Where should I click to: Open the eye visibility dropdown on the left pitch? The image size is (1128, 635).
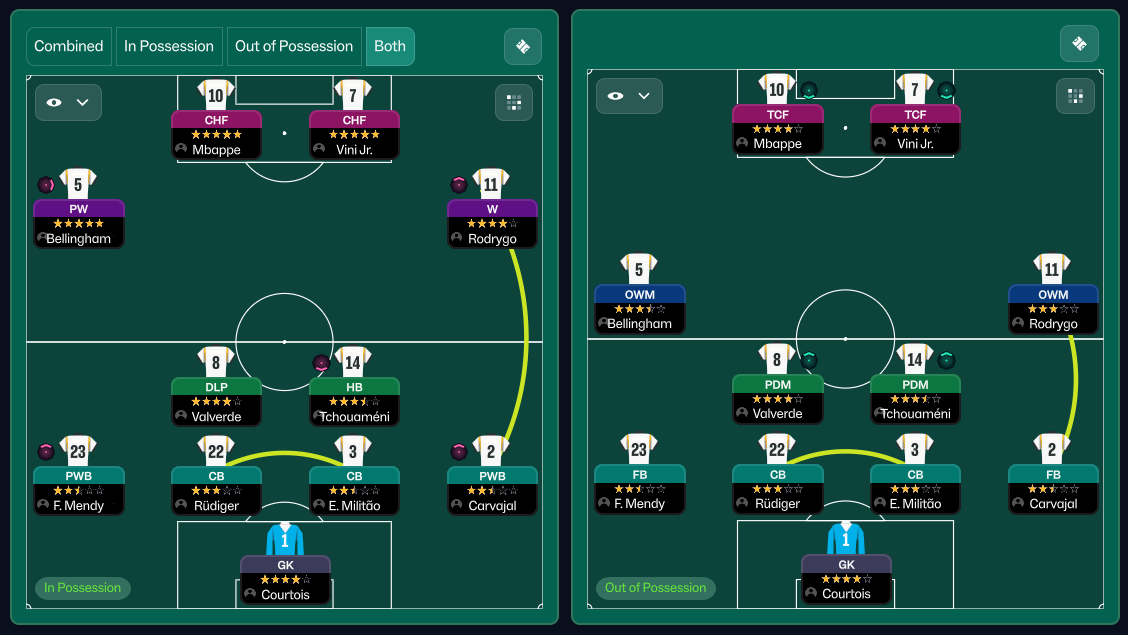click(68, 102)
